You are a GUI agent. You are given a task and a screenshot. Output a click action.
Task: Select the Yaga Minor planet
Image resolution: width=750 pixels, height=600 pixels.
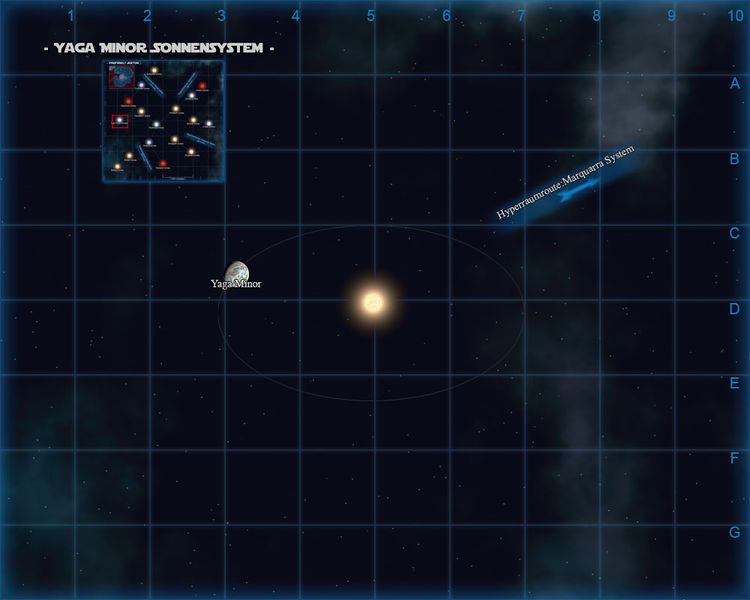point(237,272)
